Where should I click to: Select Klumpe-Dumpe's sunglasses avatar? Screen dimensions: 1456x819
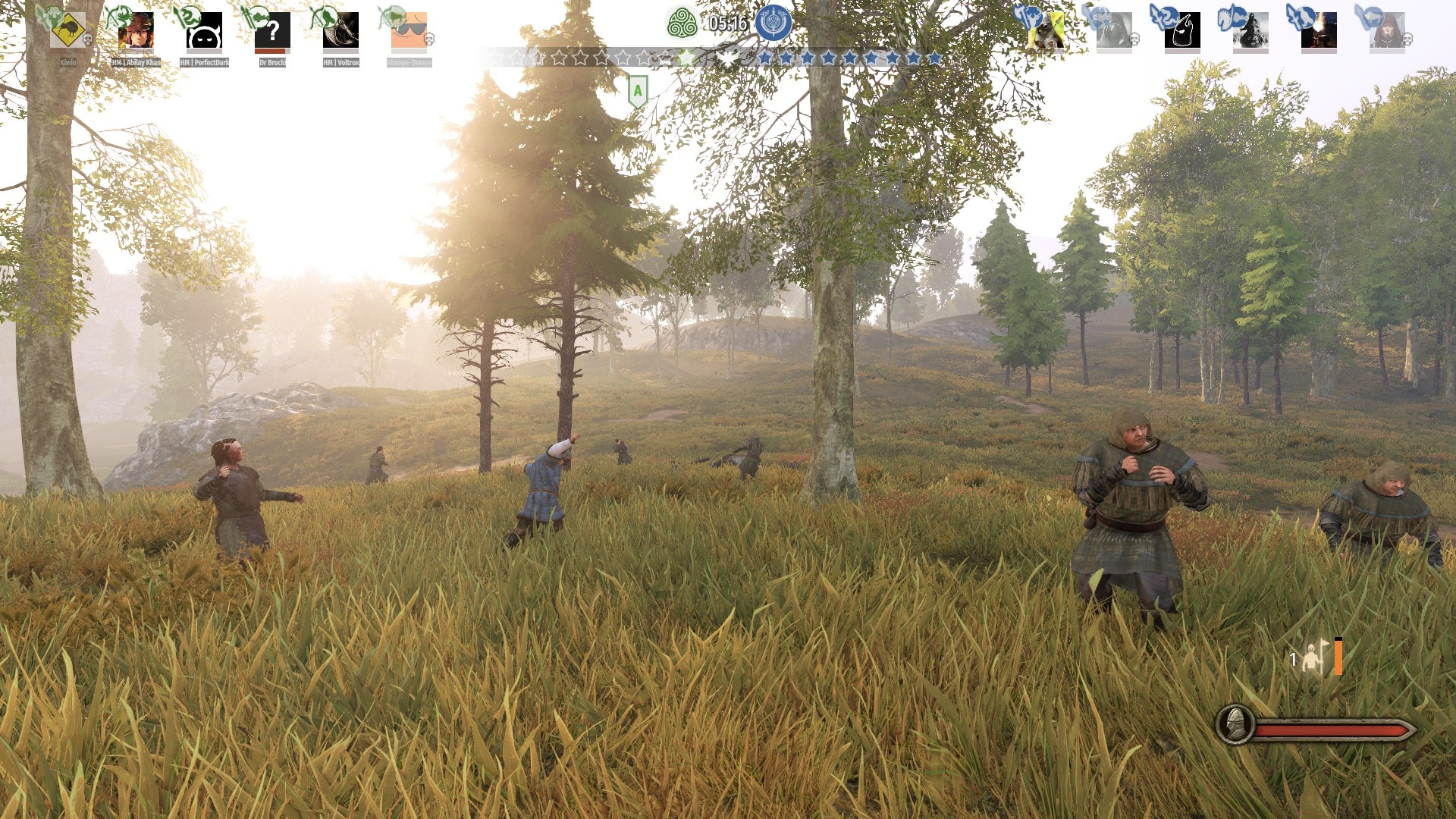click(409, 30)
